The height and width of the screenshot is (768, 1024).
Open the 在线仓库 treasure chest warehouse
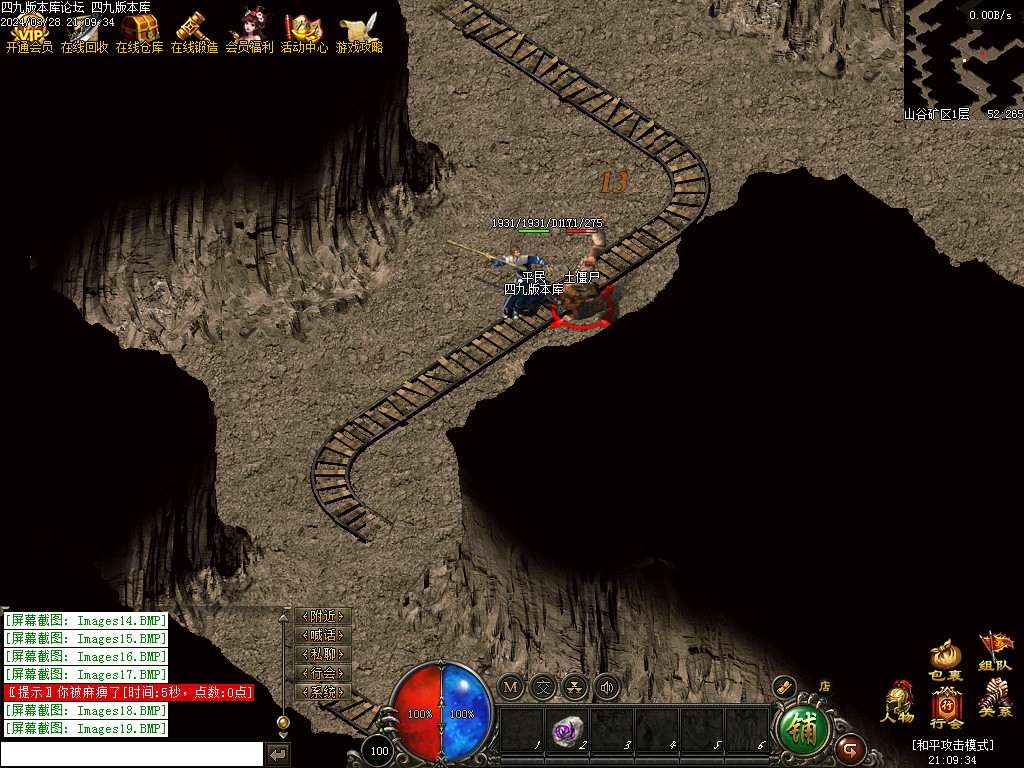click(x=139, y=31)
